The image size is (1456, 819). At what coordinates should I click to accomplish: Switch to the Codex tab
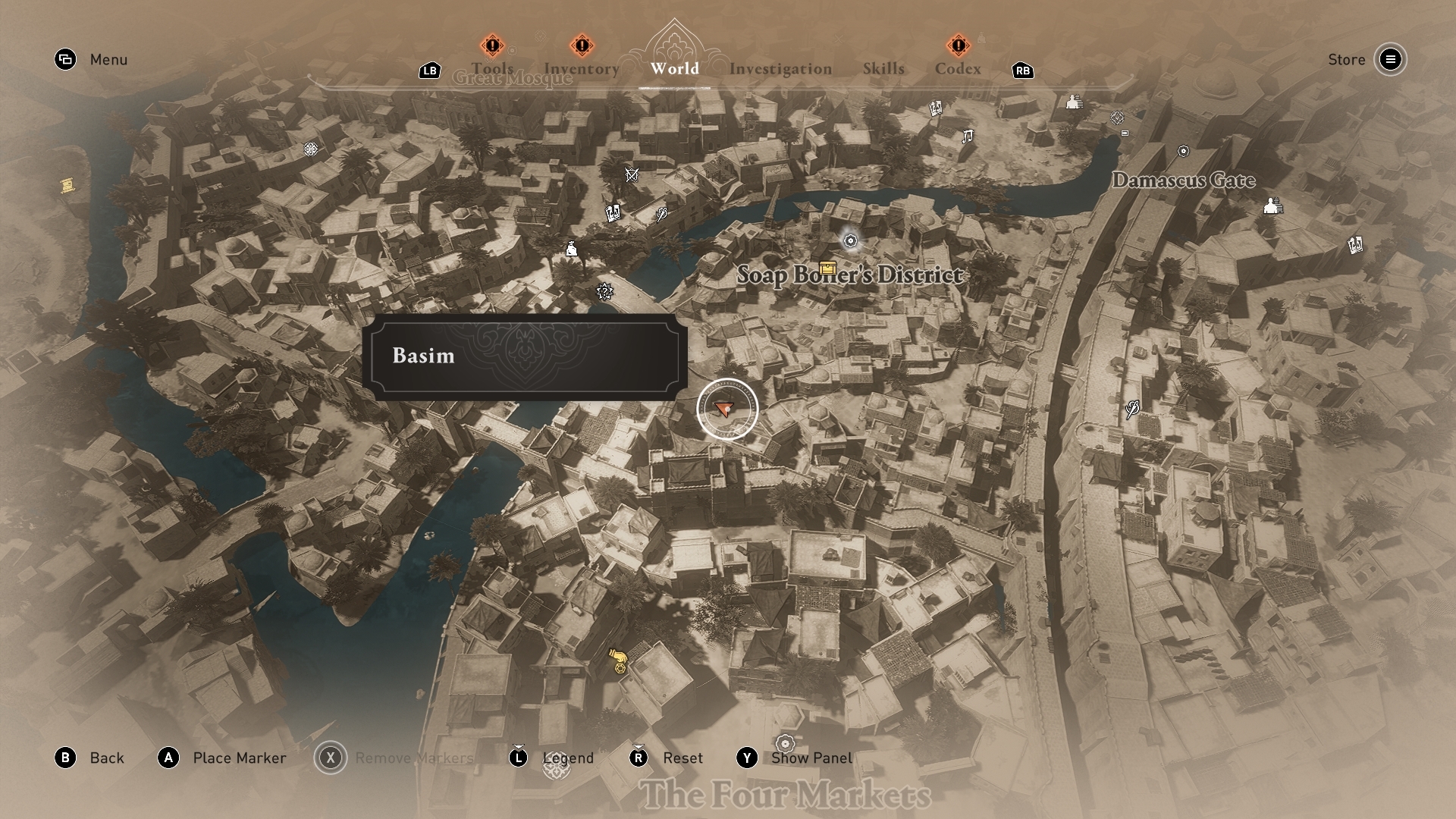click(958, 68)
